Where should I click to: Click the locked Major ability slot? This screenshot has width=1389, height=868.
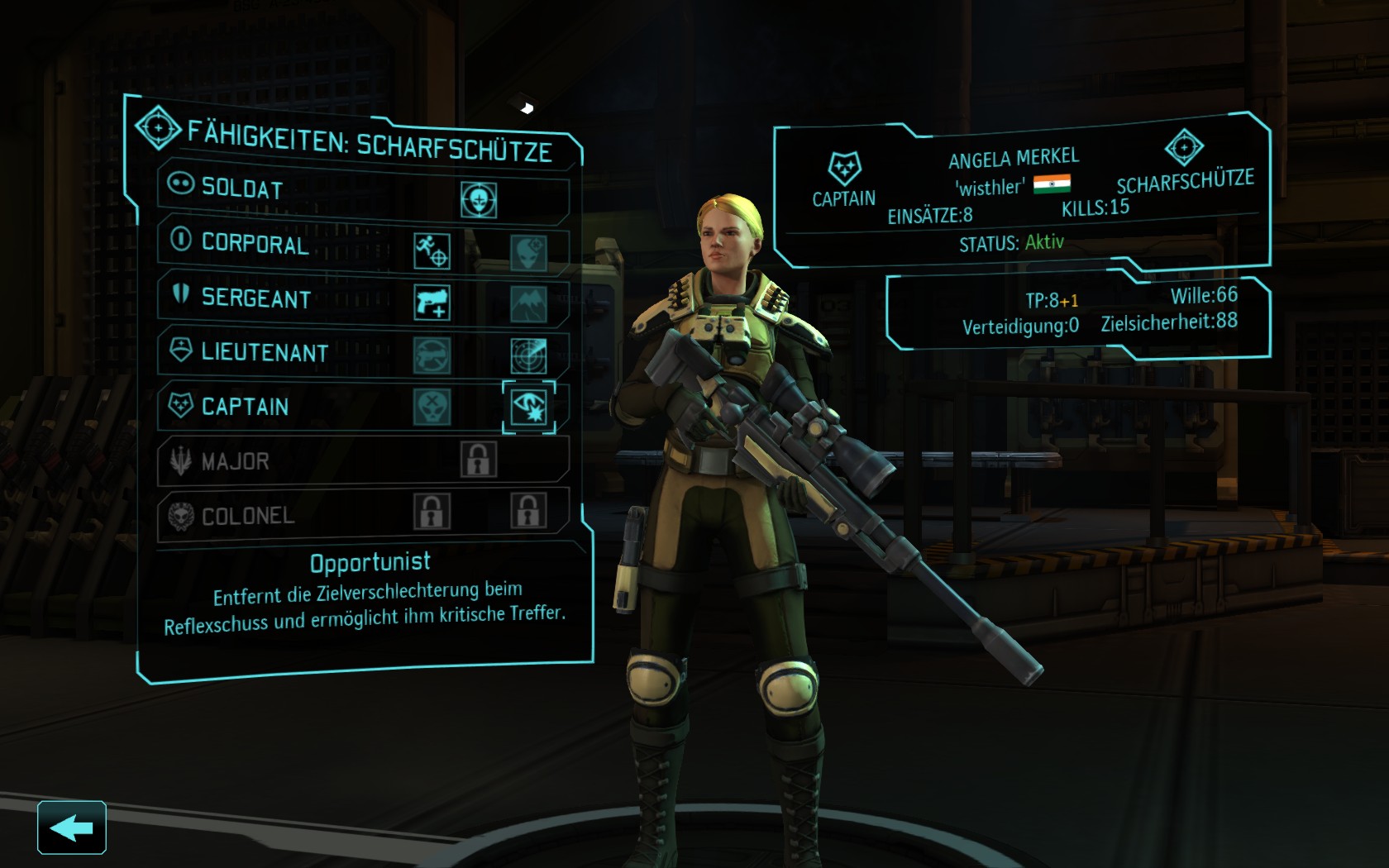click(479, 460)
